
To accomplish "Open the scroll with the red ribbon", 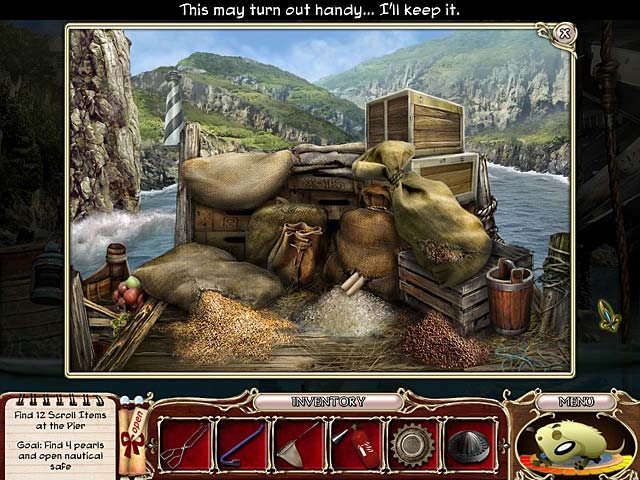I will point(131,432).
